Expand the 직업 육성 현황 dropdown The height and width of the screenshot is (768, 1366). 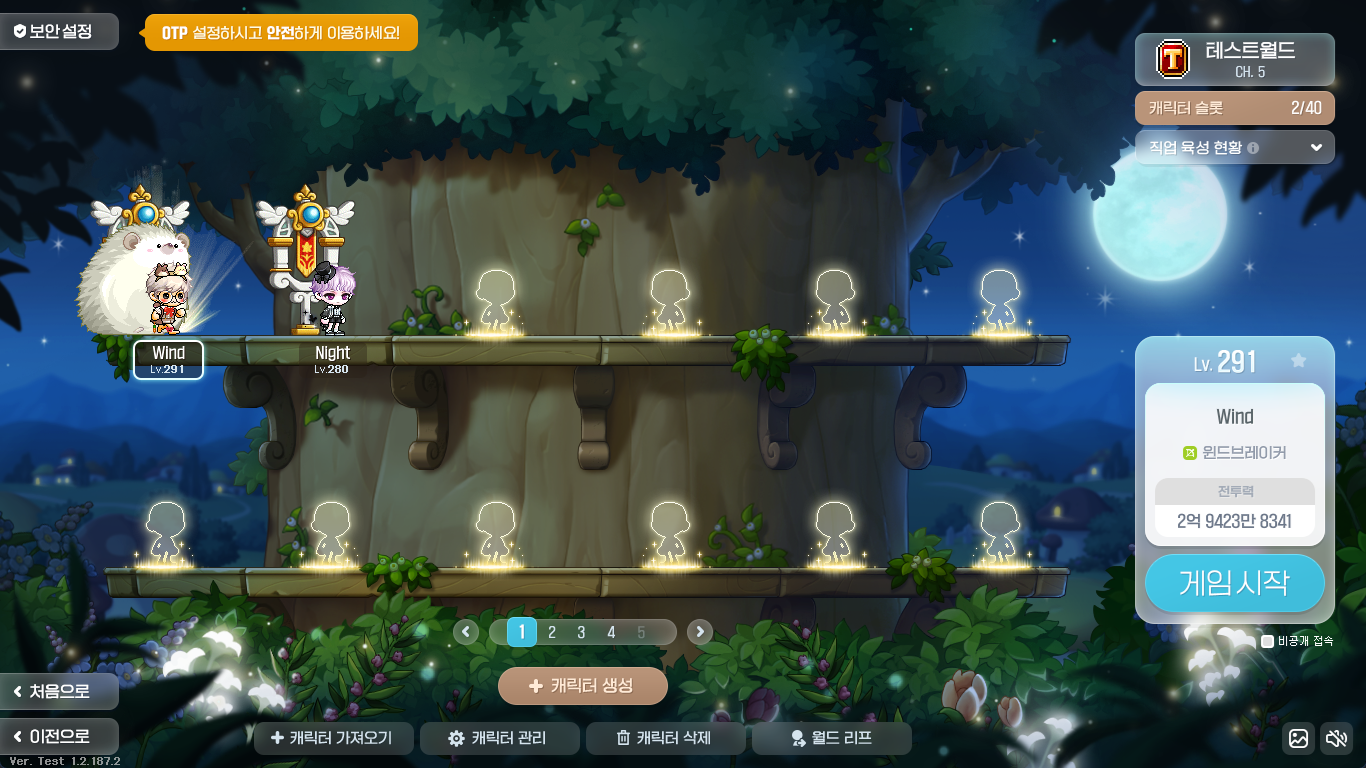(x=1234, y=147)
